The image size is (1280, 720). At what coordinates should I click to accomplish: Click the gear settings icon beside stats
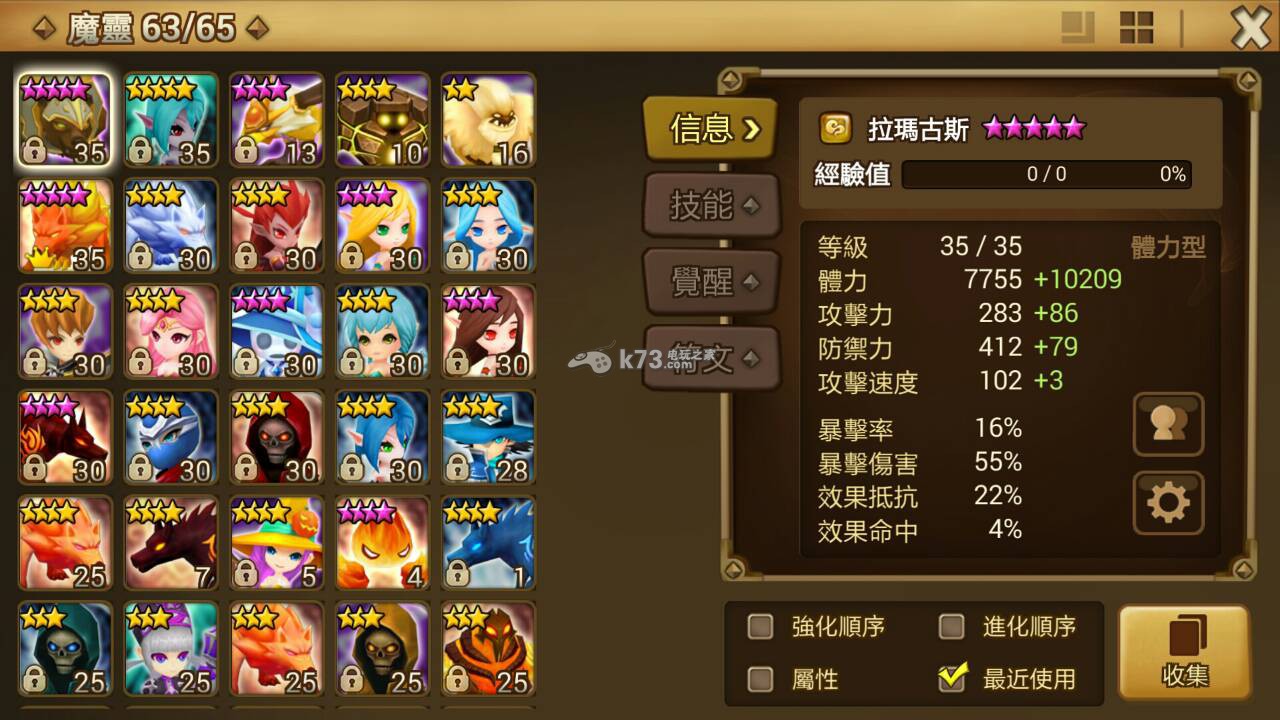1168,502
